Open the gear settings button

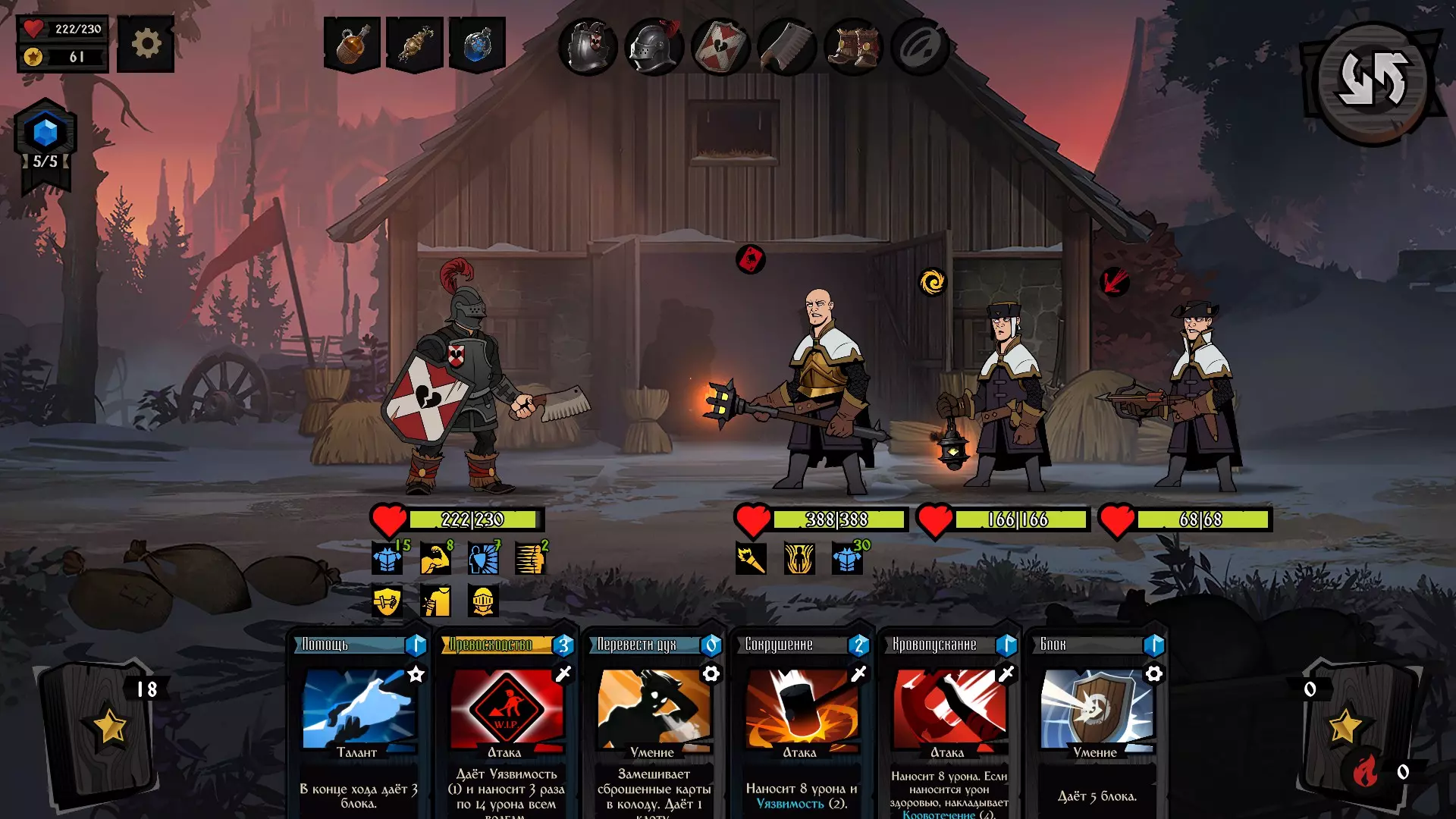[146, 44]
